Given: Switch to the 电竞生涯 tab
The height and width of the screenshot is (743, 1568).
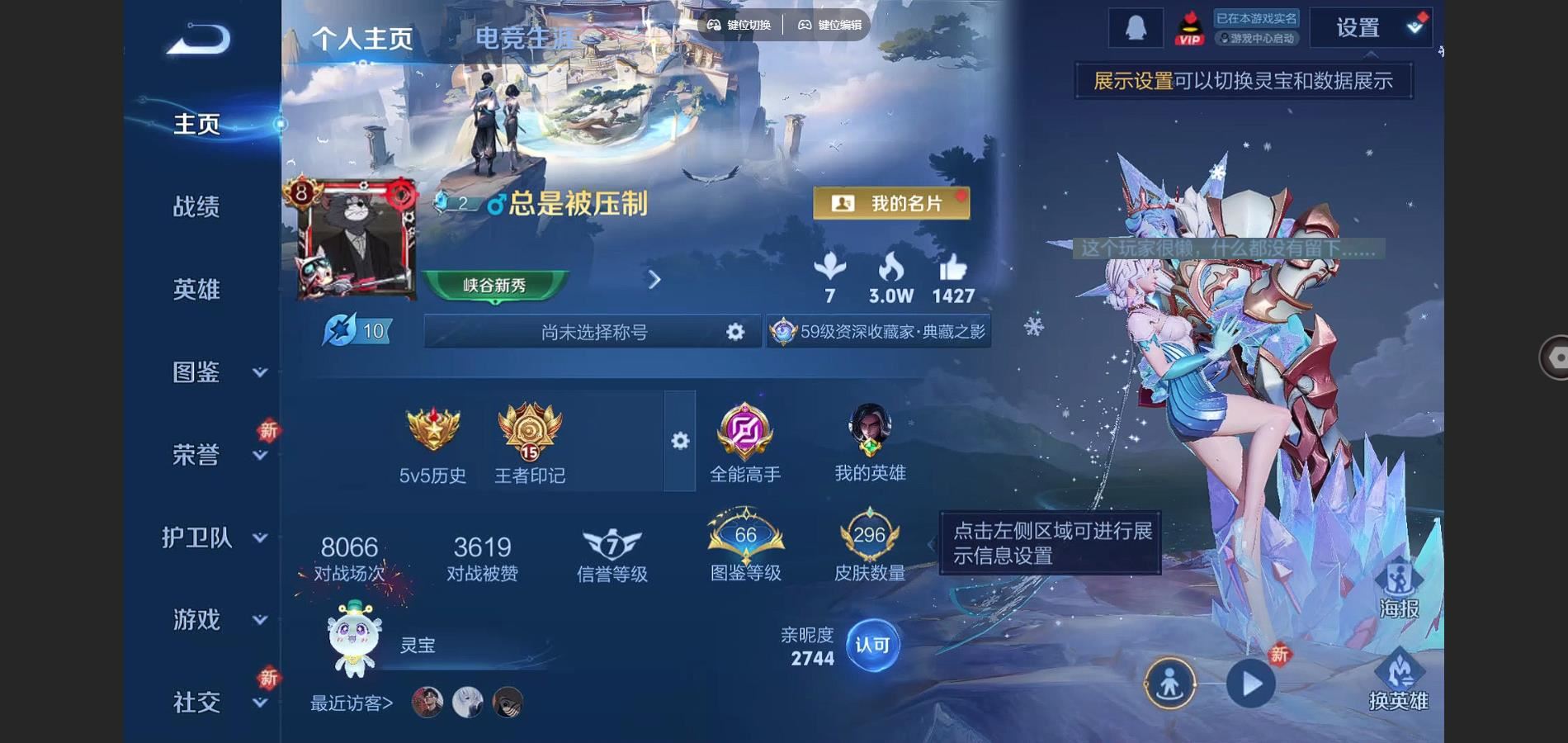Looking at the screenshot, I should point(524,38).
